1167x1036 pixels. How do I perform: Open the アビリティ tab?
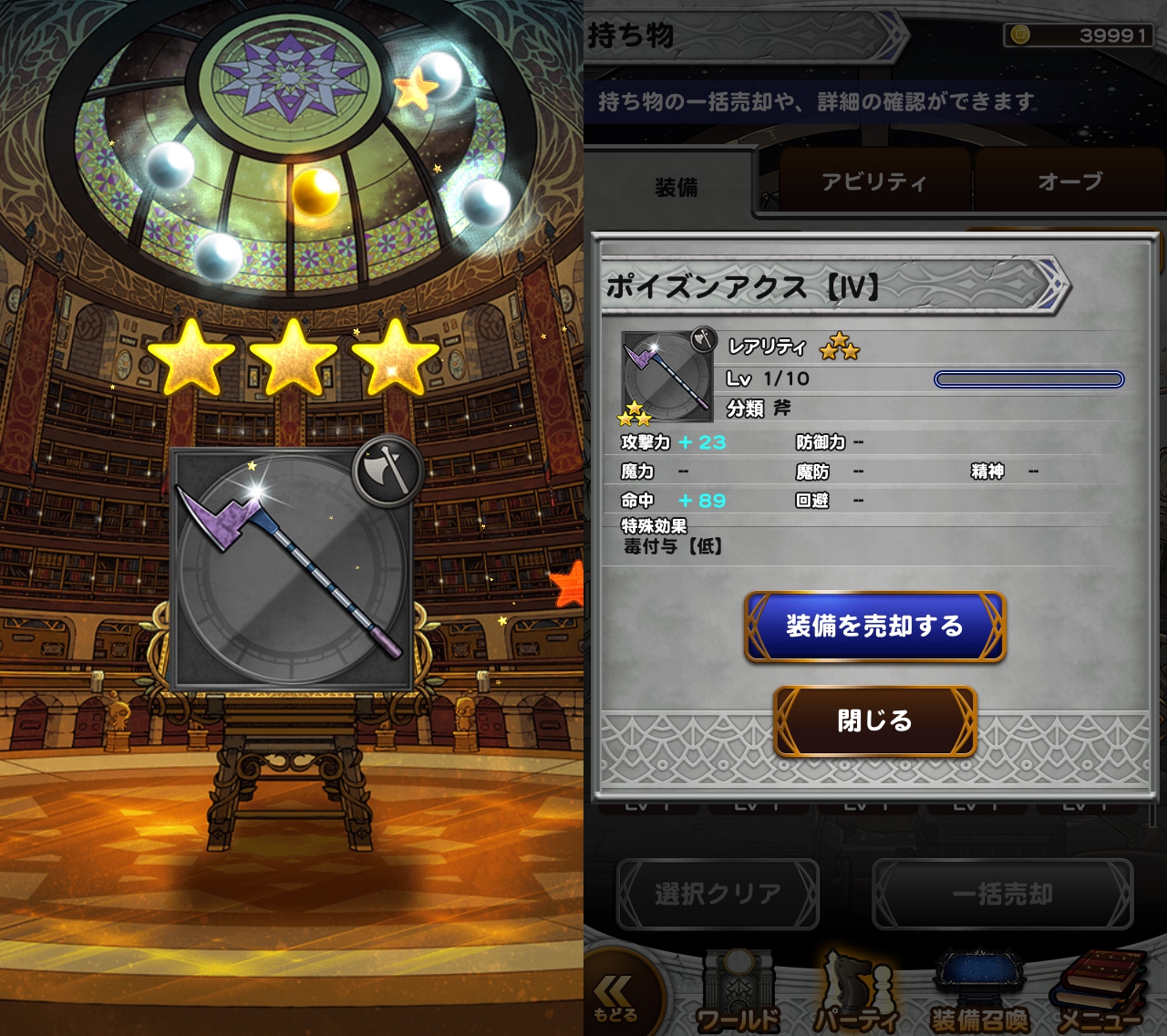pos(873,182)
